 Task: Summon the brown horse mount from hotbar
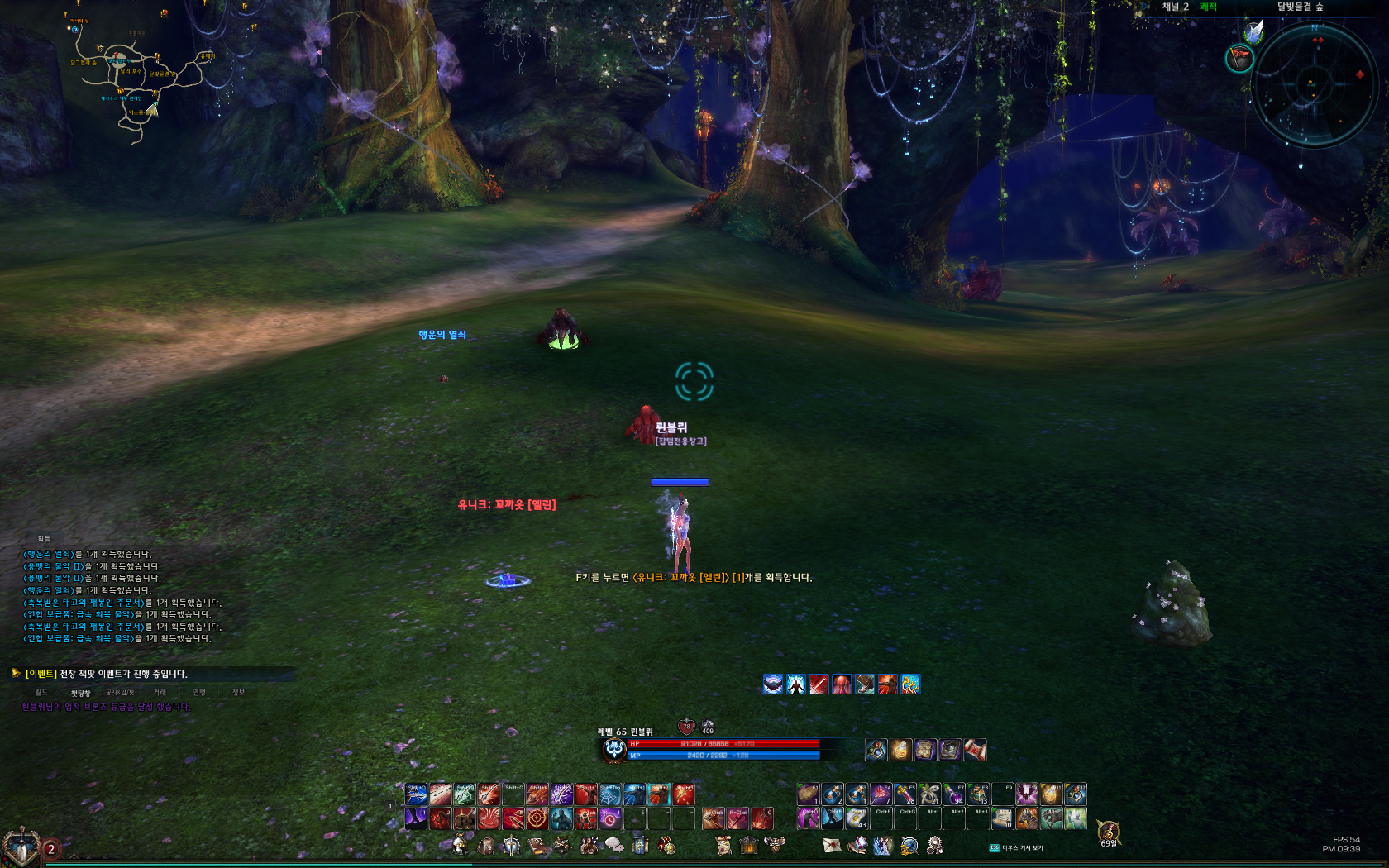[1026, 818]
